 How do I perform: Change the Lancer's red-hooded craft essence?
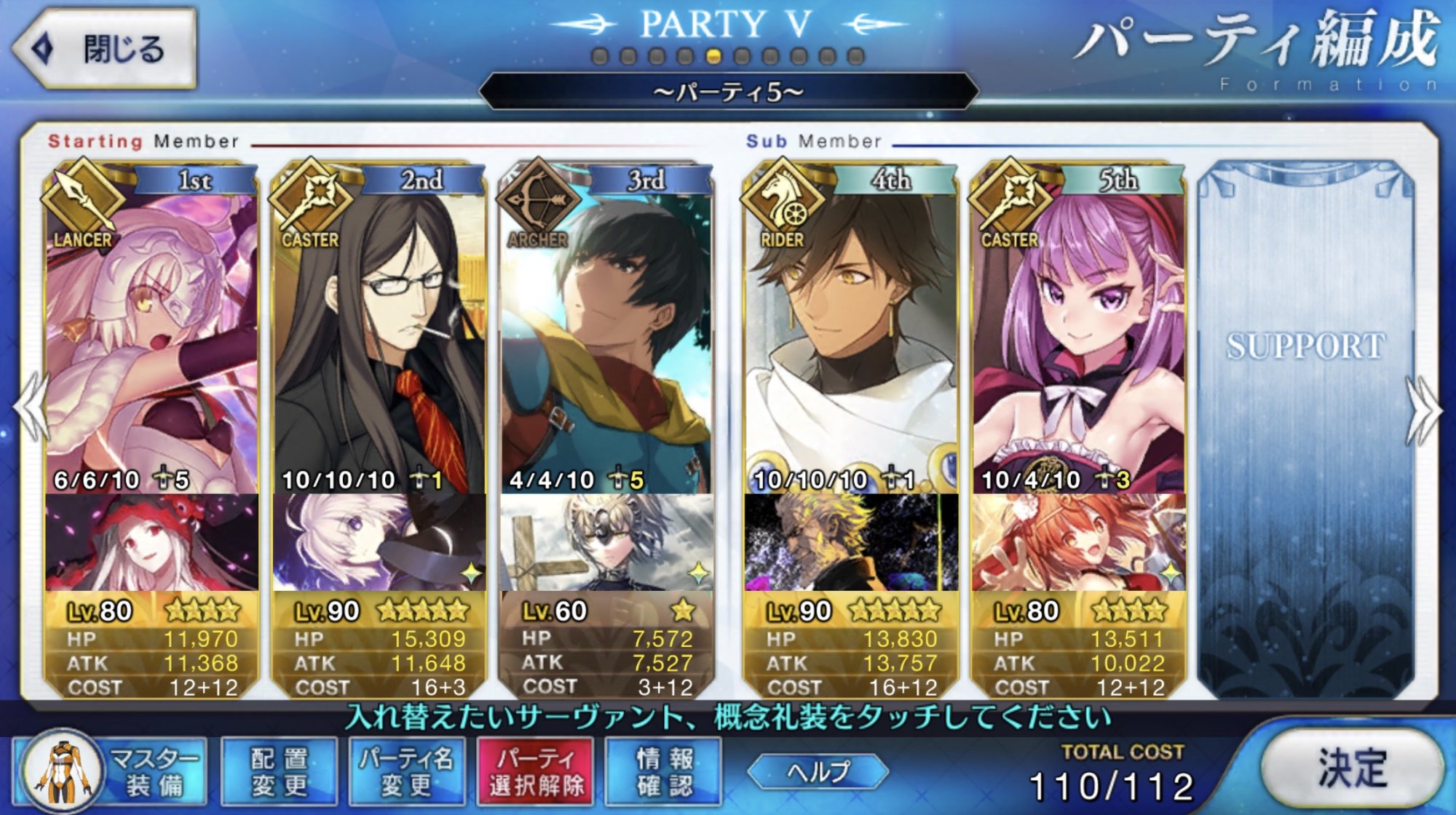pos(151,542)
